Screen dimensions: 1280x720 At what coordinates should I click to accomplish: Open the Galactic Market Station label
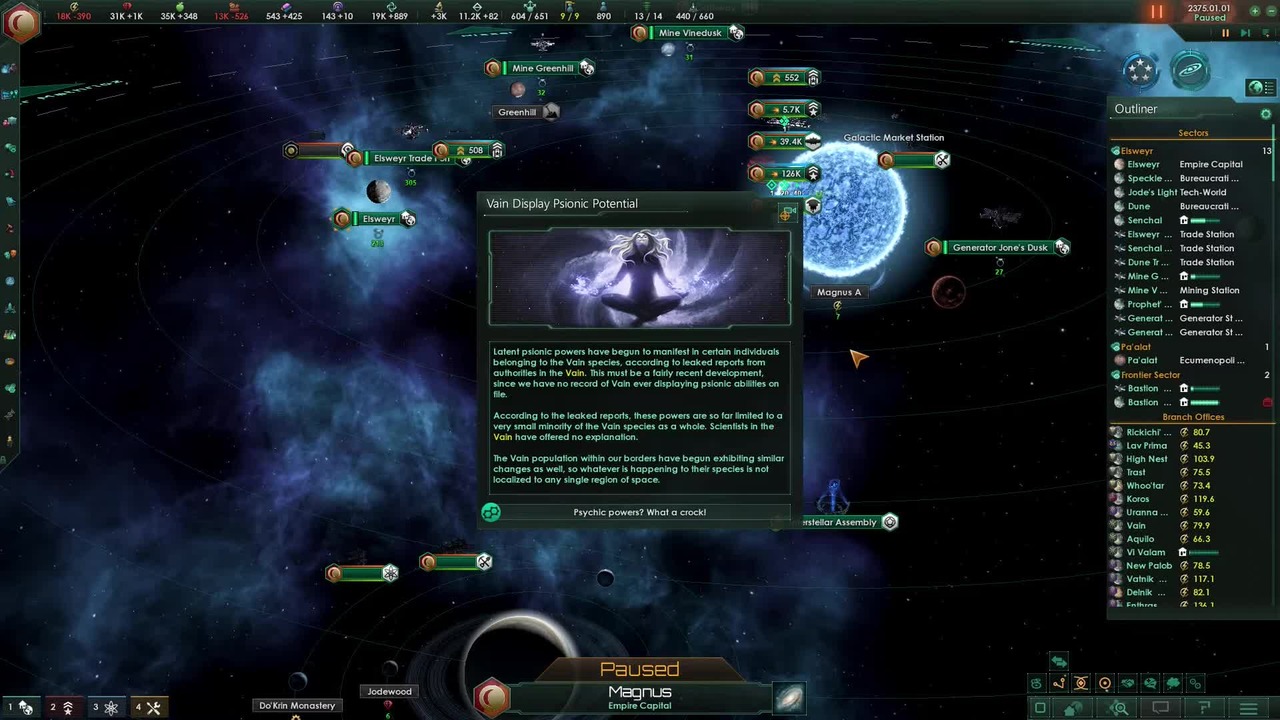point(893,138)
